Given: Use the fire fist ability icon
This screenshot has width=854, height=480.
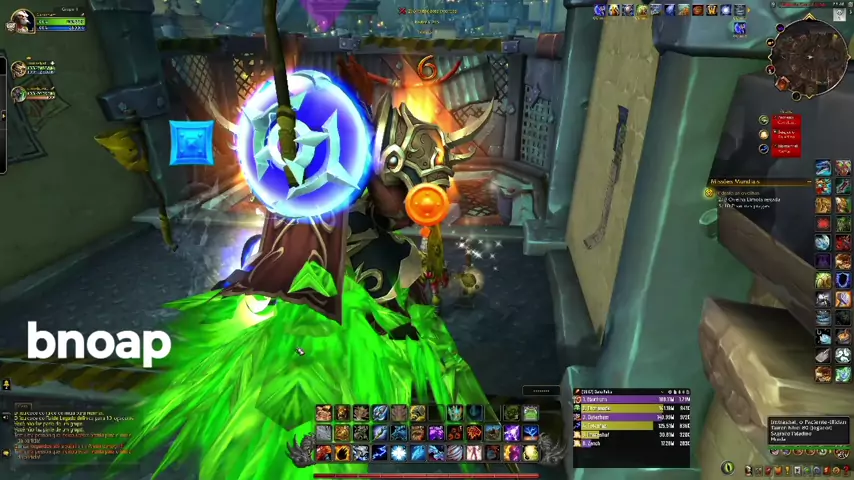Looking at the screenshot, I should tap(342, 453).
